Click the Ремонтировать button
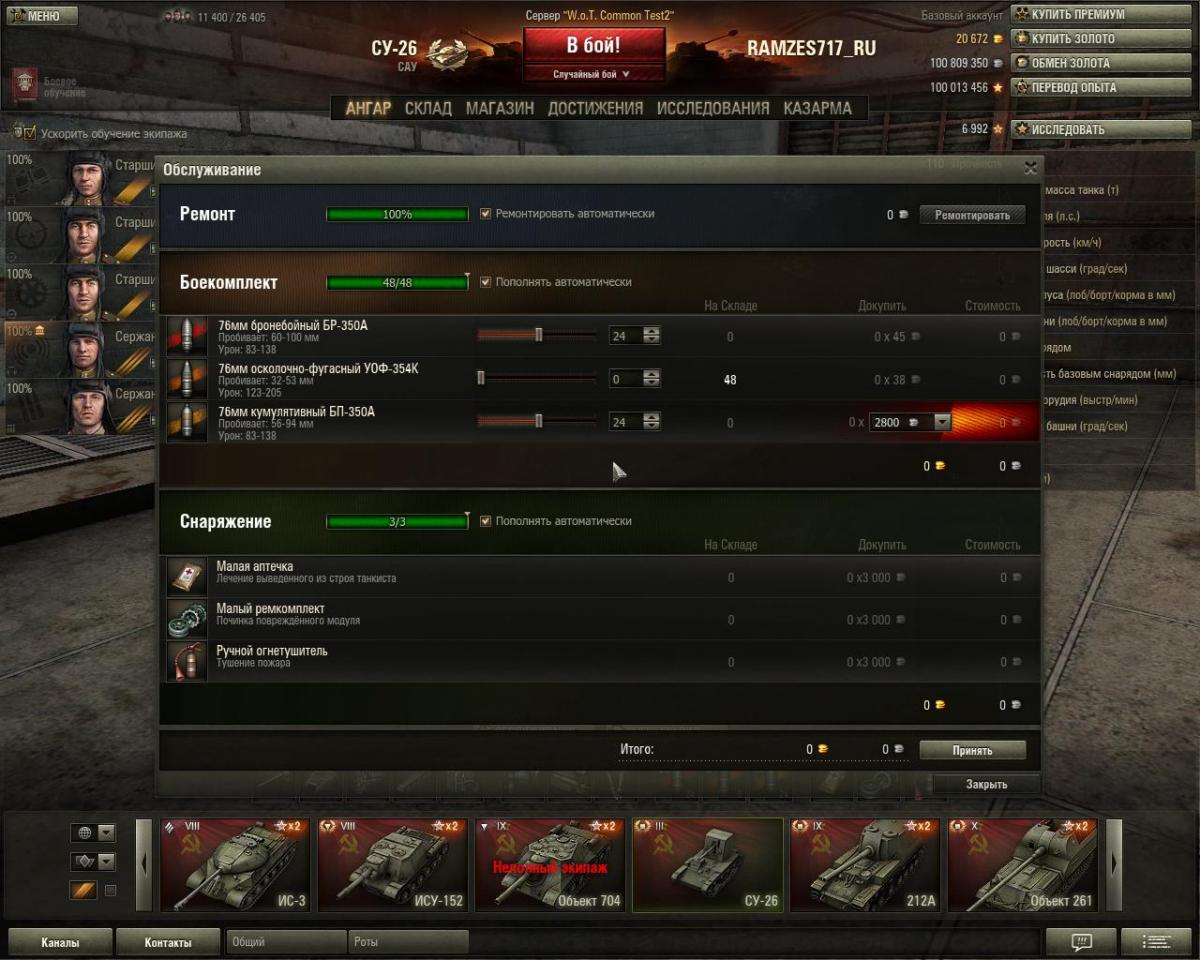 pos(972,215)
